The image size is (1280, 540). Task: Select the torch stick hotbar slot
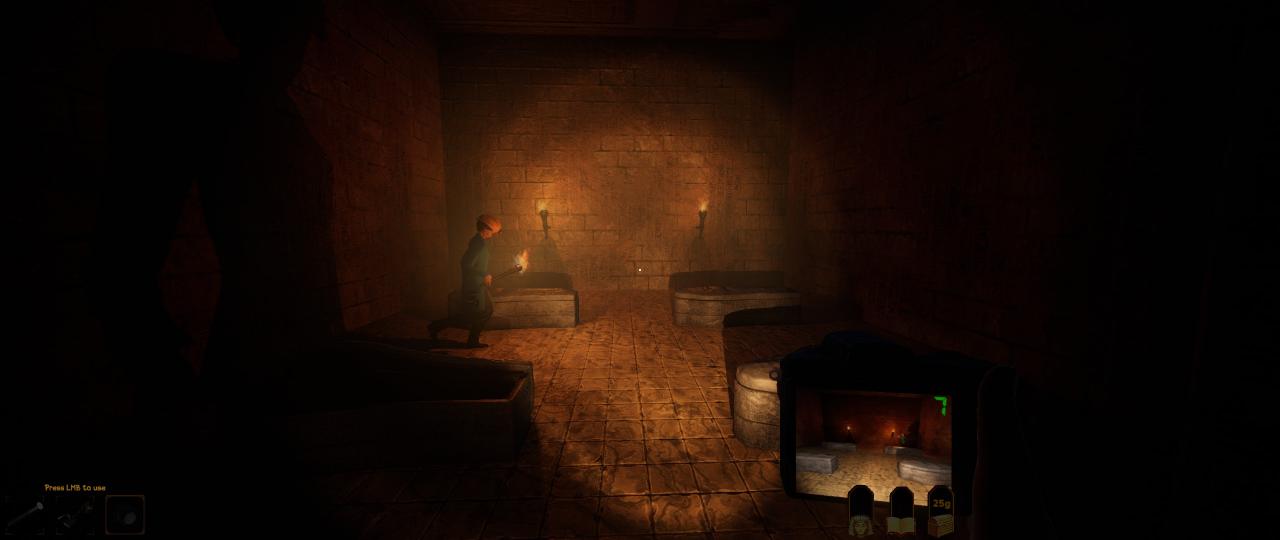pyautogui.click(x=26, y=514)
